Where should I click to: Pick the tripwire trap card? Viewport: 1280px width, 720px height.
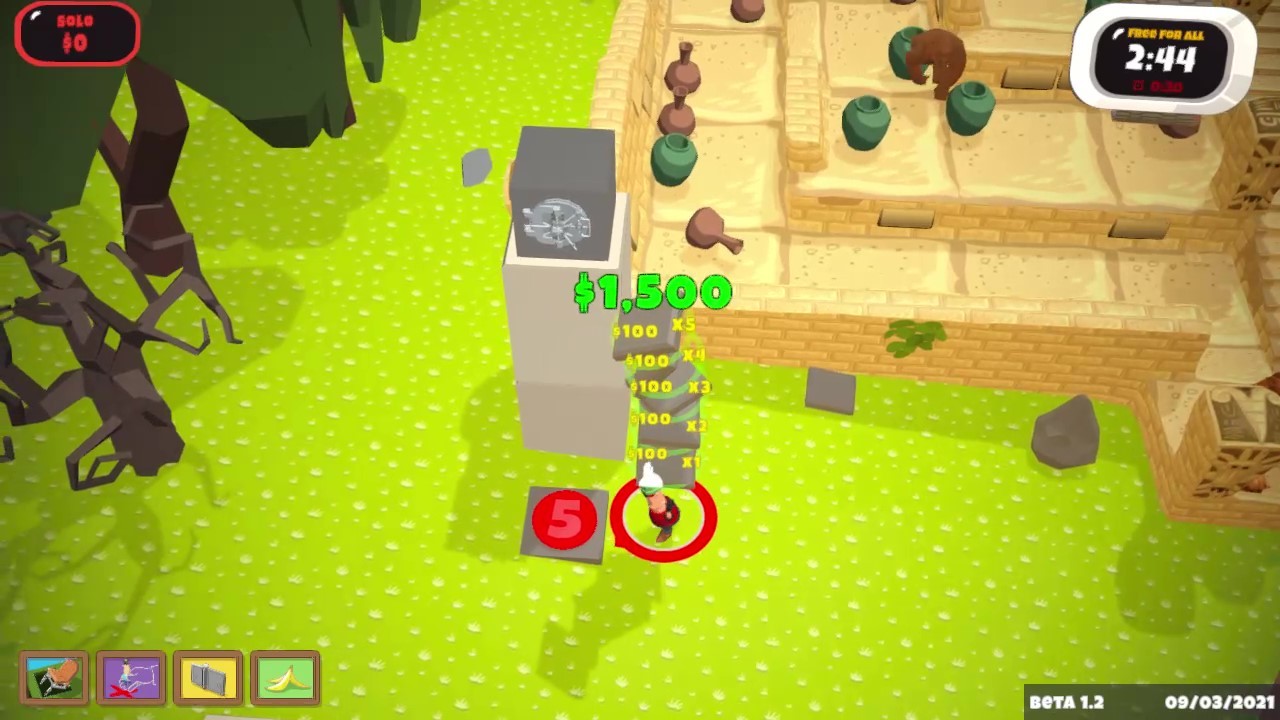131,678
